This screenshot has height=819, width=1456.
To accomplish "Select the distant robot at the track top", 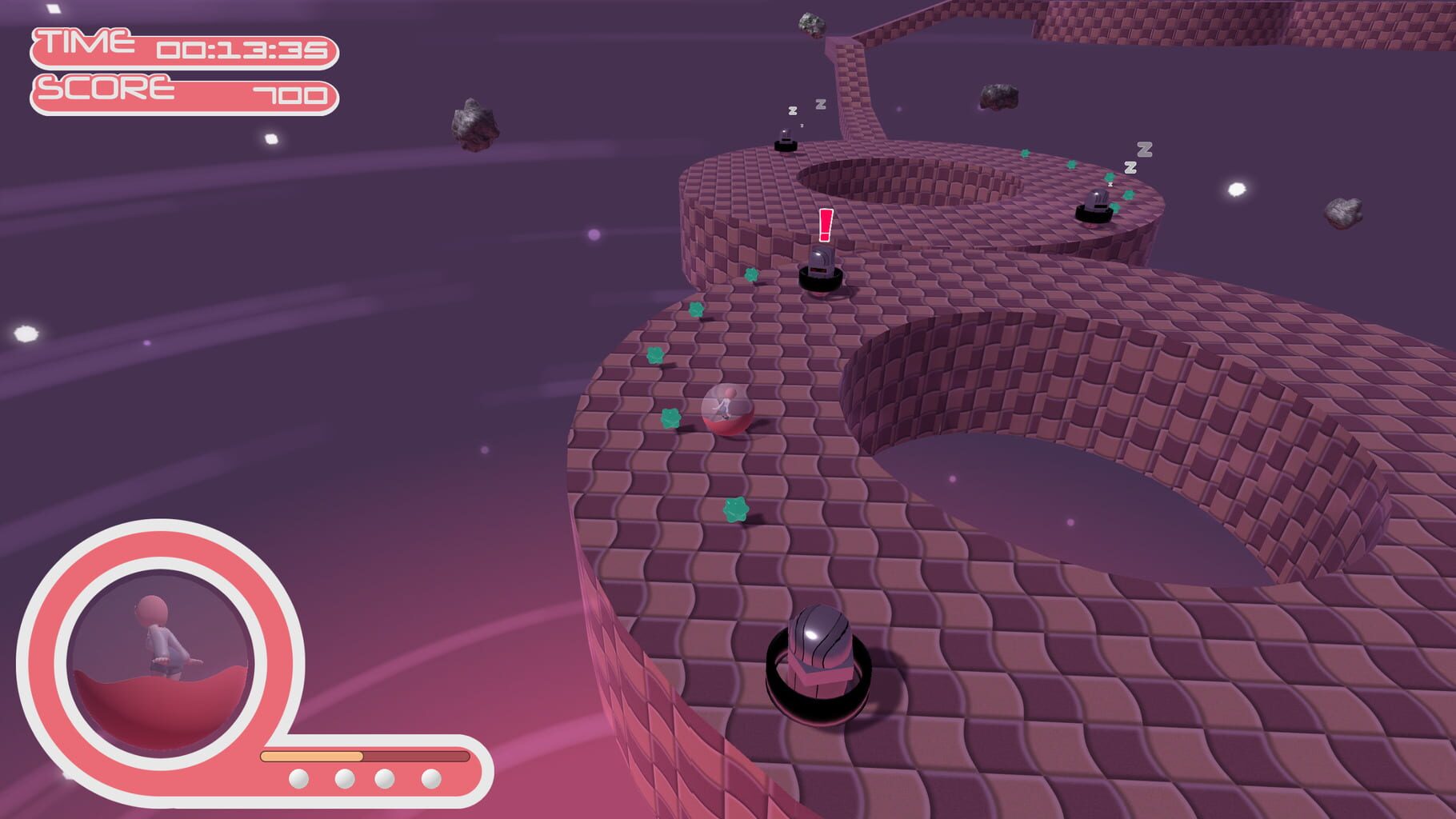I will coord(786,142).
